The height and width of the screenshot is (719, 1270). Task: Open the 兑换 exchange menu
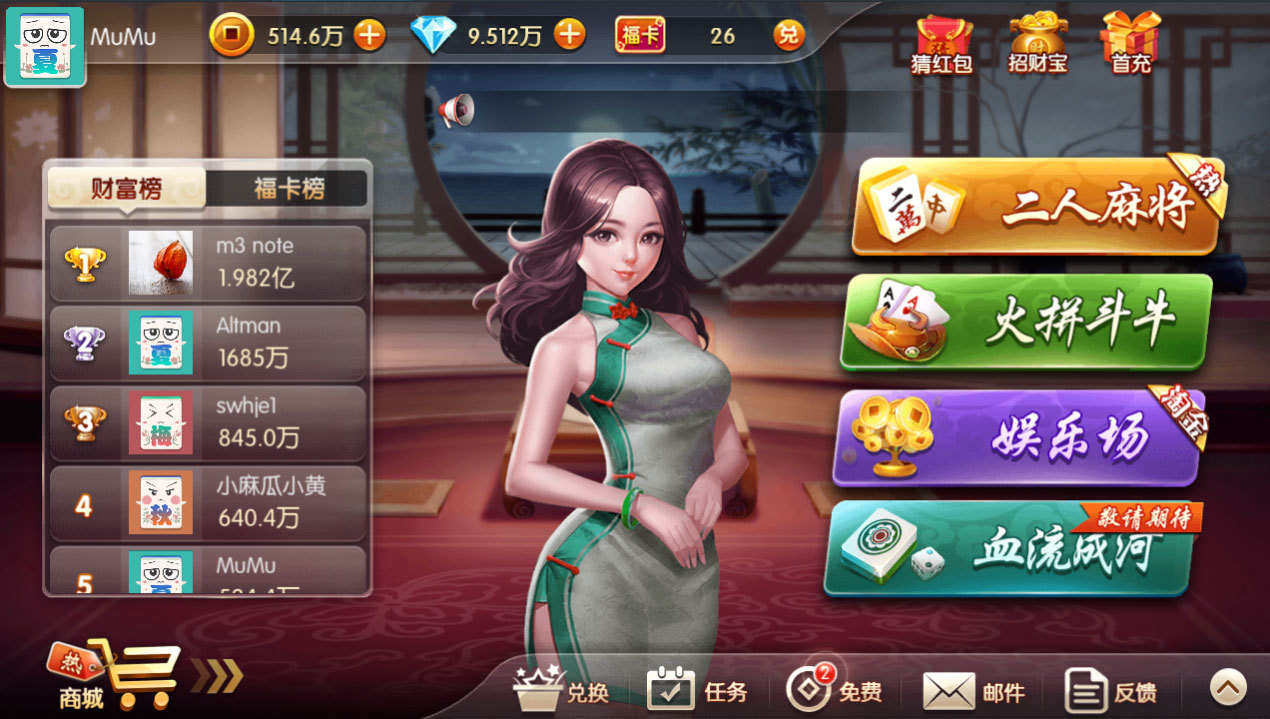(x=561, y=689)
